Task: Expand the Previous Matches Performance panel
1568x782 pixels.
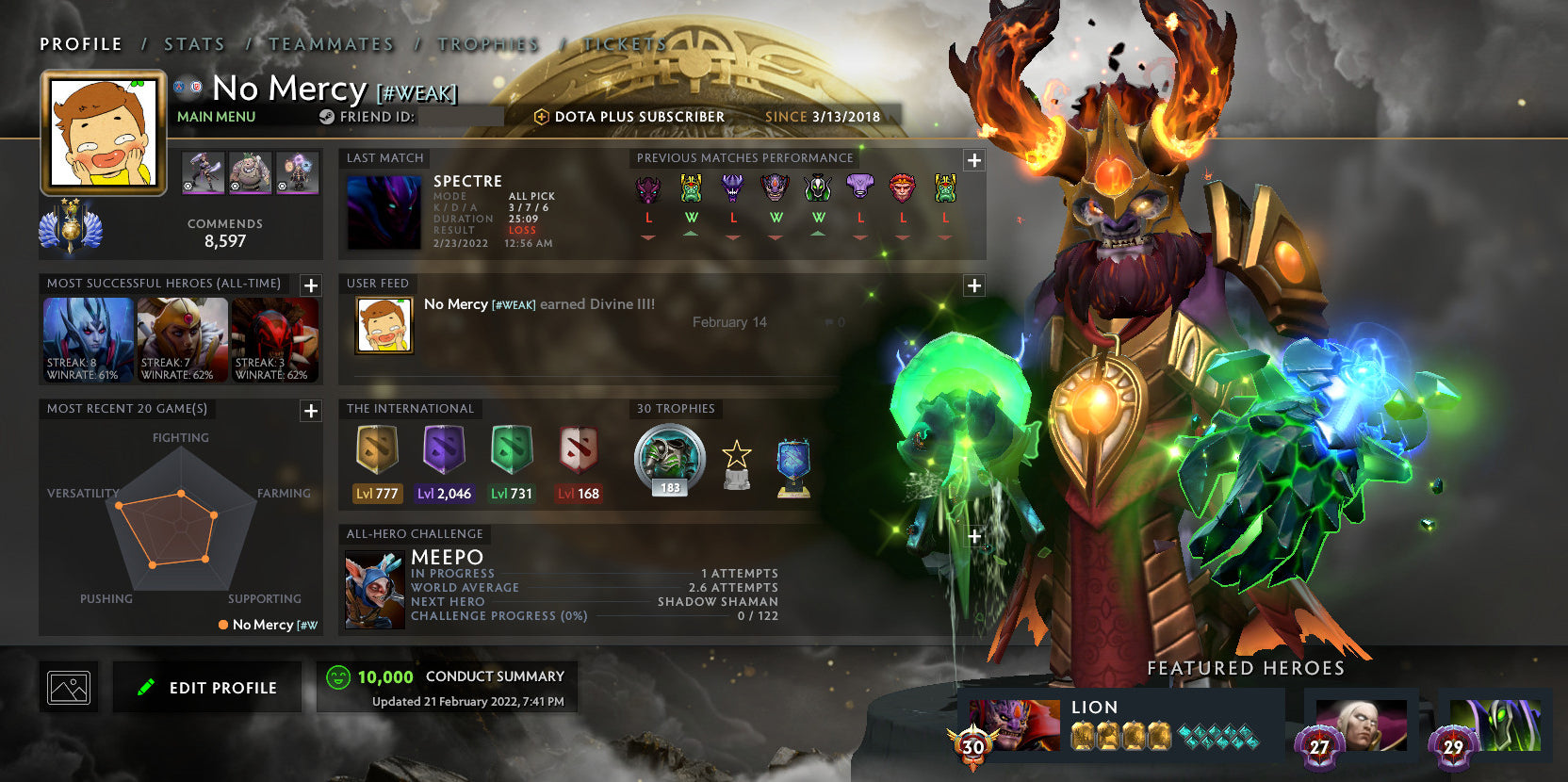Action: click(x=972, y=161)
